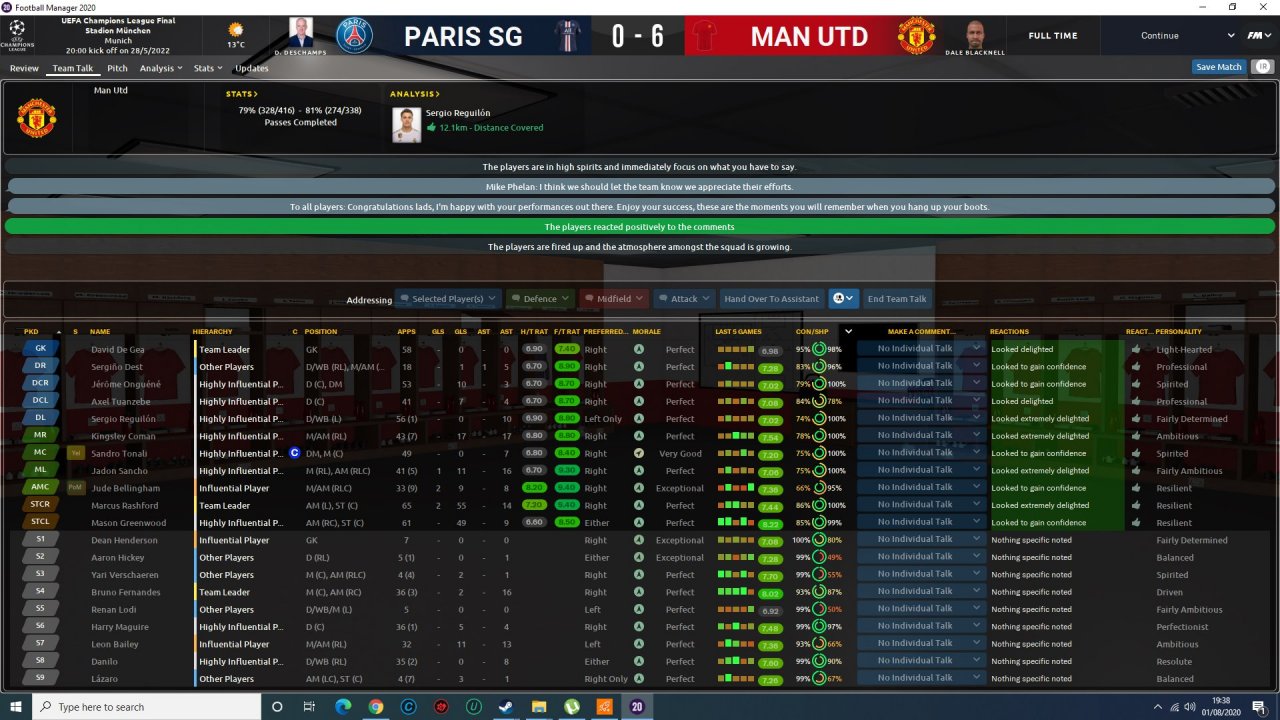Switch to the Pitch tab
This screenshot has height=720, width=1280.
tap(117, 69)
